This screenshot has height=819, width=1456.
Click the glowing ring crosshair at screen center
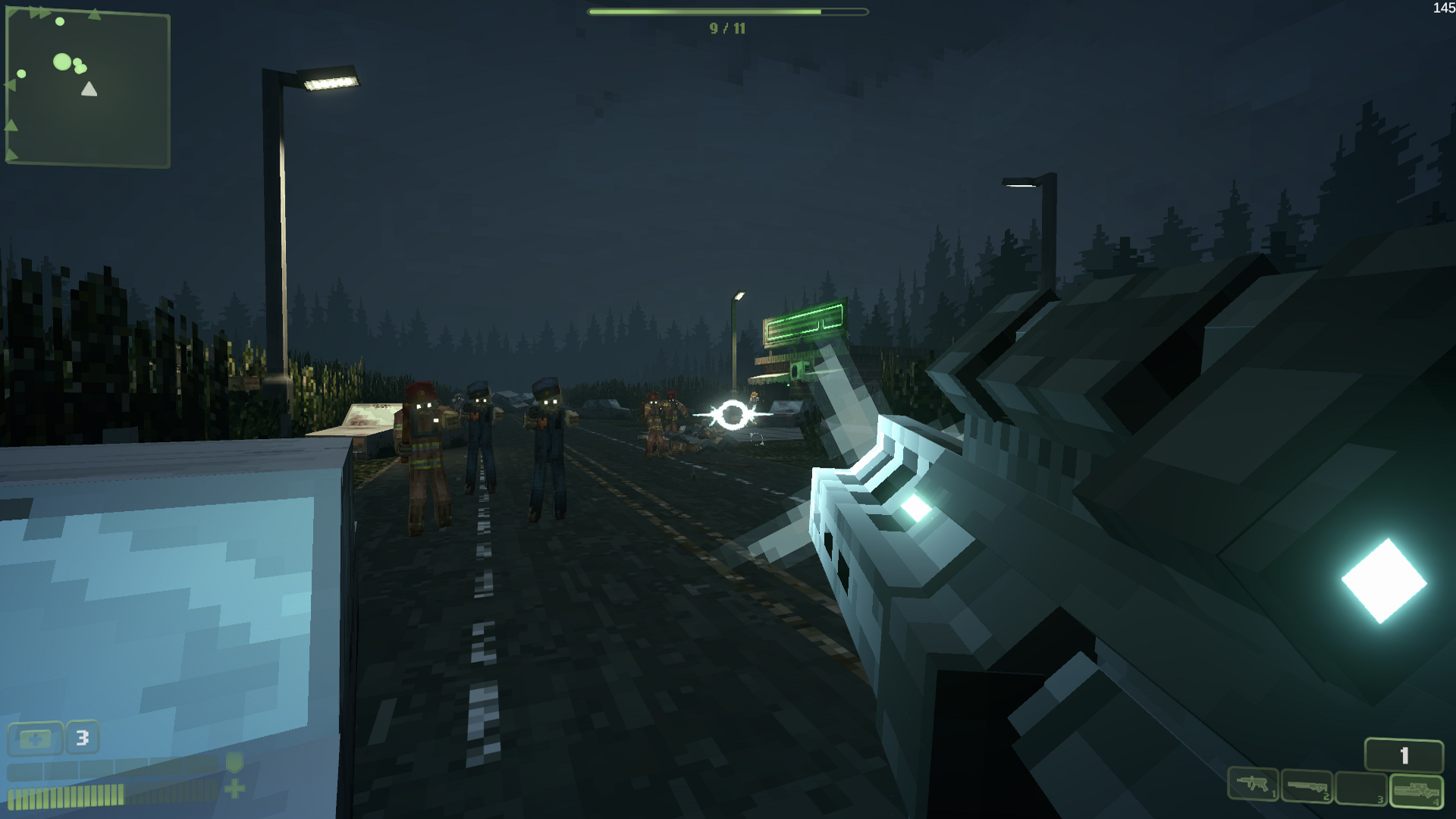tap(734, 413)
